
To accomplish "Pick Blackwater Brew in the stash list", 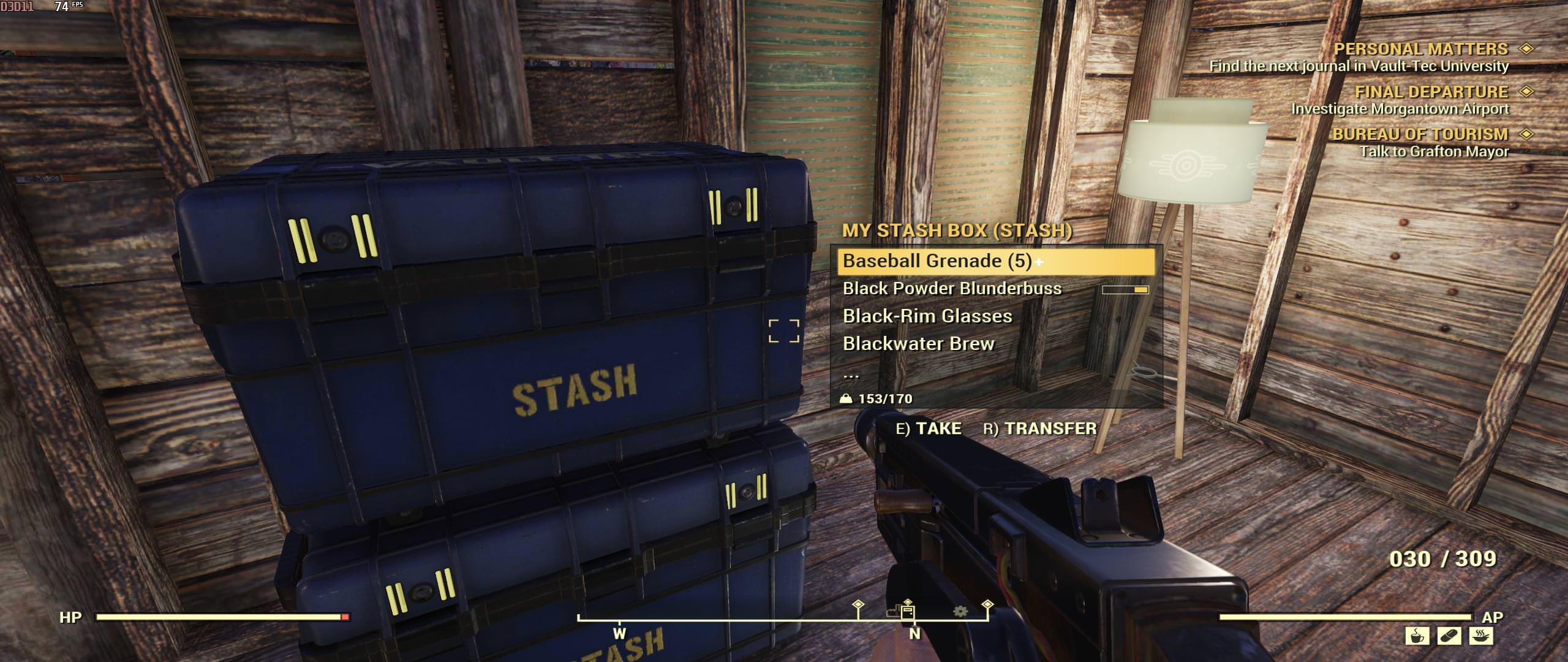I will pyautogui.click(x=918, y=344).
